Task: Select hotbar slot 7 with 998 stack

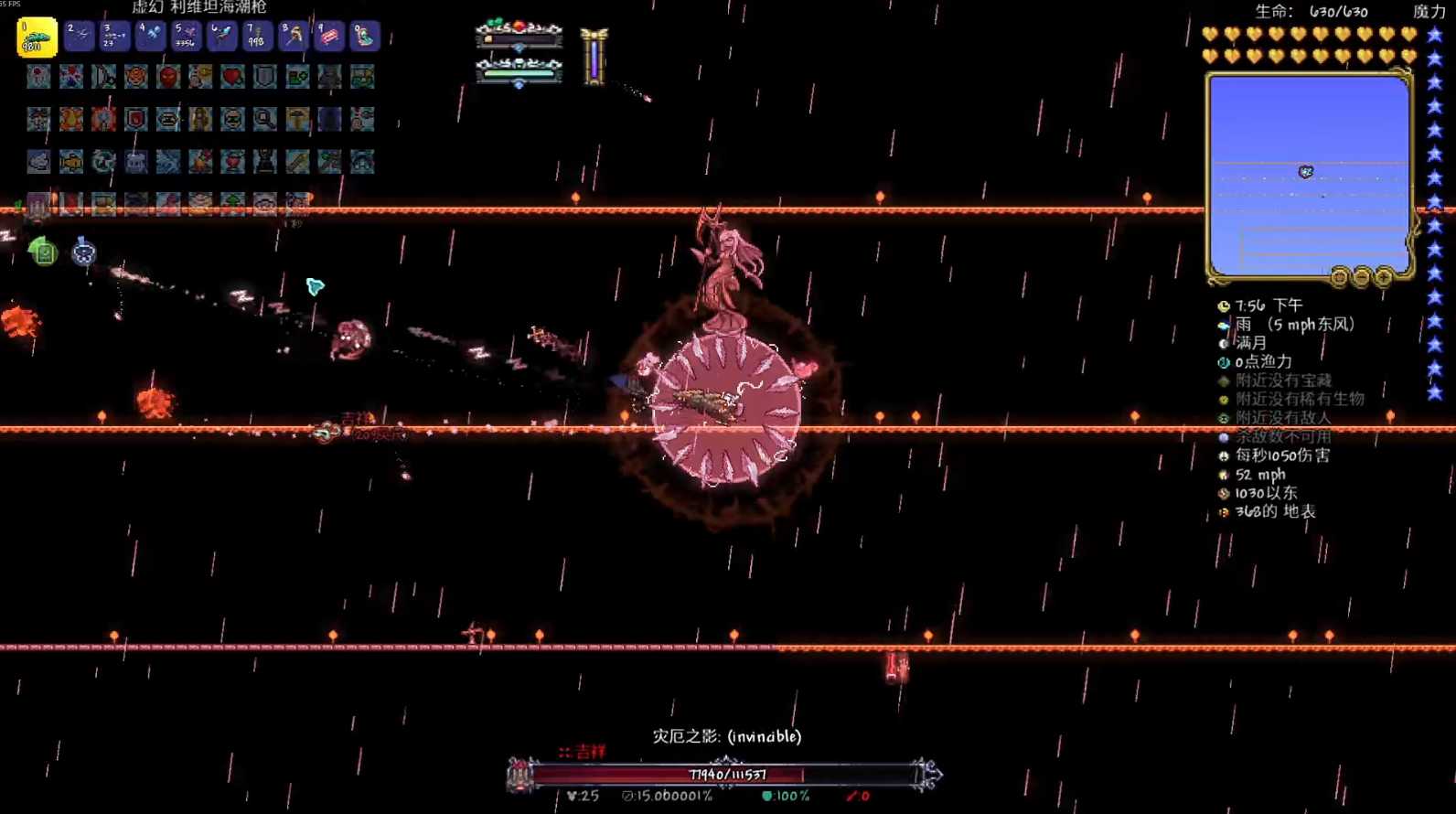Action: point(257,36)
